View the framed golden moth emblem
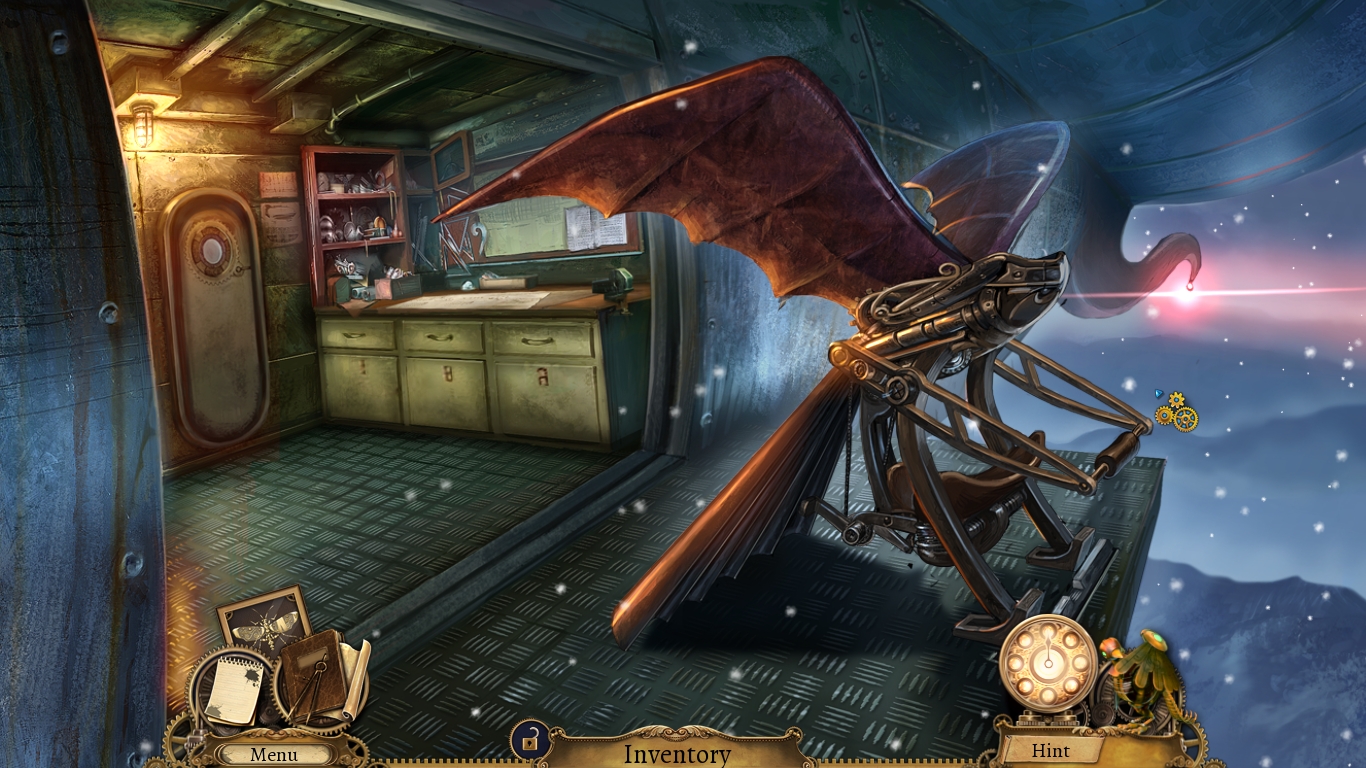The image size is (1366, 768). (x=262, y=625)
